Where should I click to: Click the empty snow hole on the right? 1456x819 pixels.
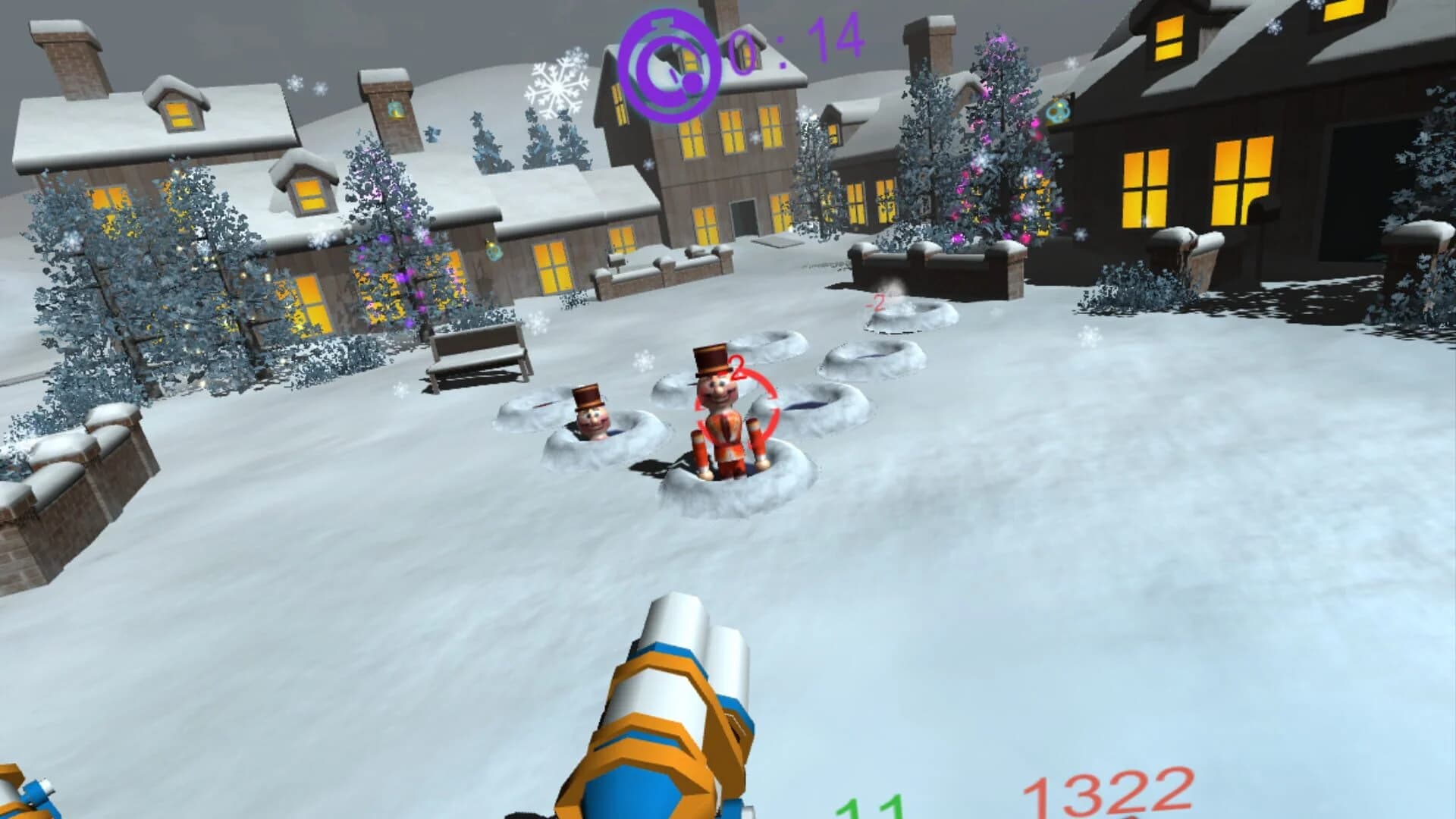click(x=872, y=356)
